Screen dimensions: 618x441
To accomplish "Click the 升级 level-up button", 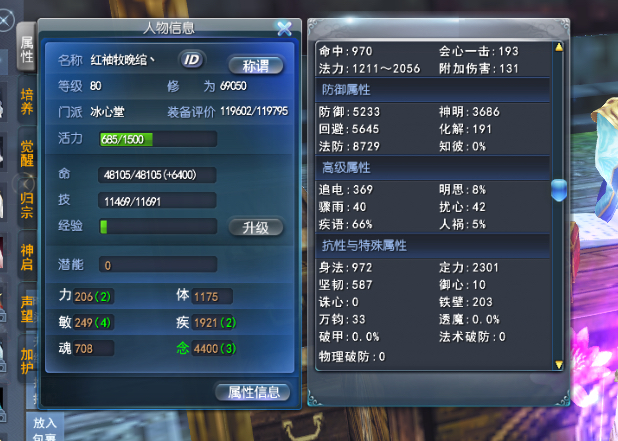I will (x=255, y=227).
